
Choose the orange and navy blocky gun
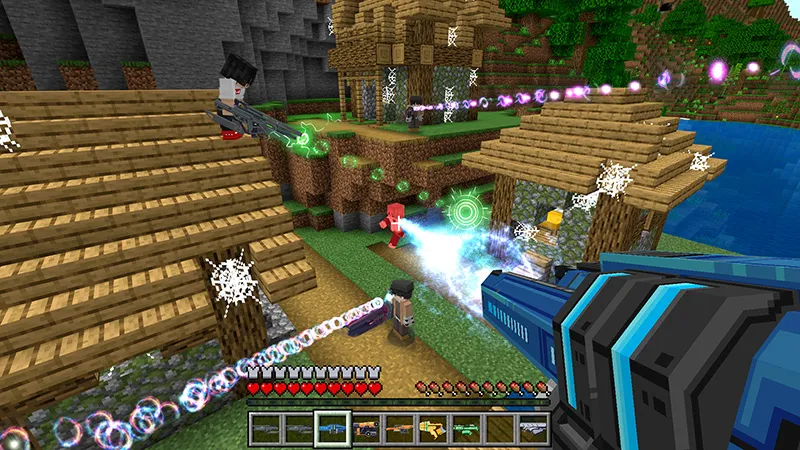(365, 428)
